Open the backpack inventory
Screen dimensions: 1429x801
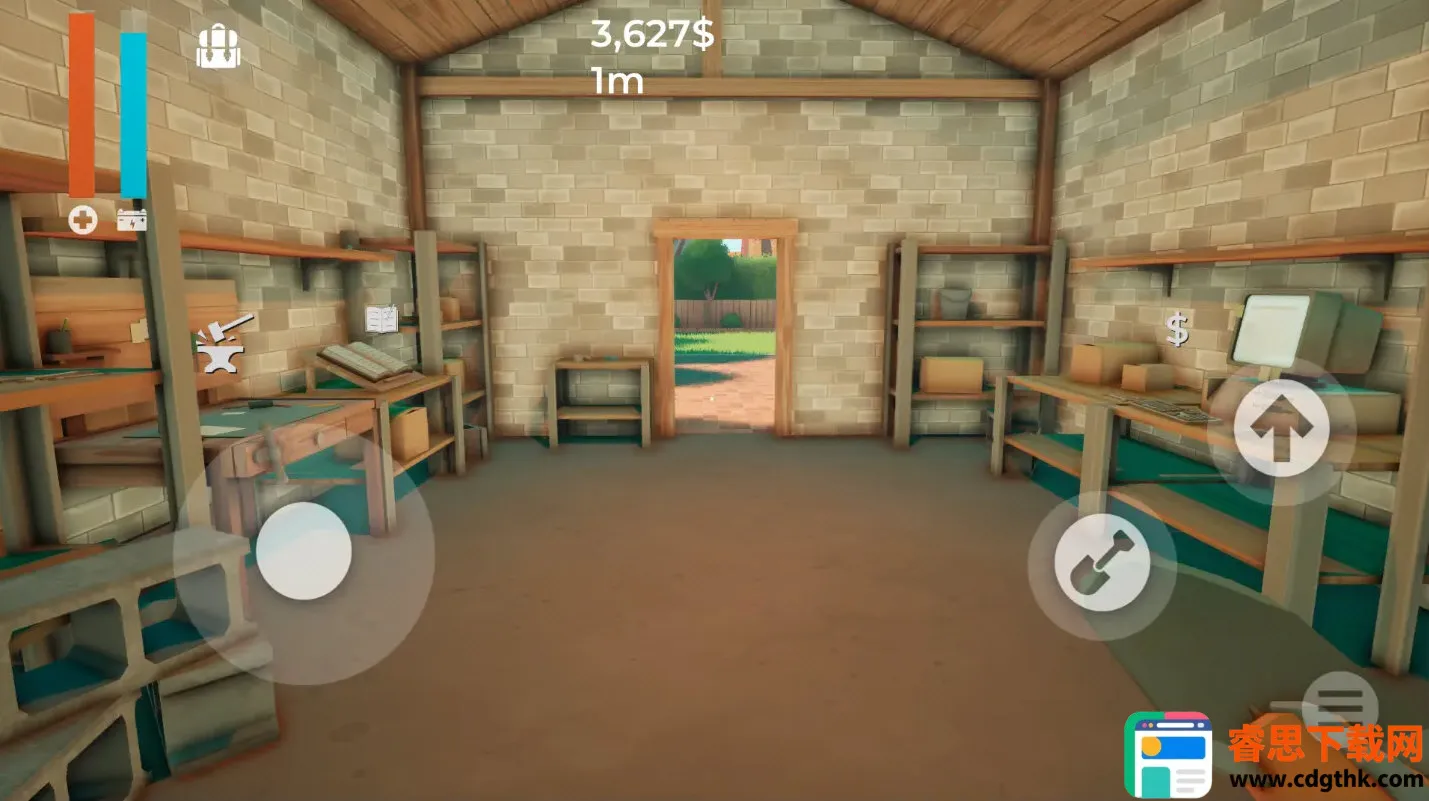218,47
